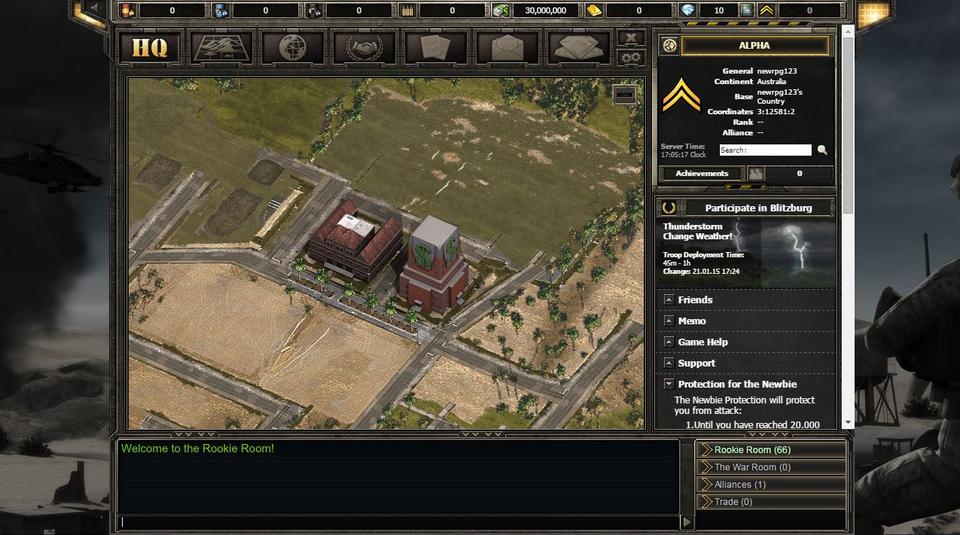The image size is (960, 535).
Task: Open the HQ view
Action: point(149,47)
